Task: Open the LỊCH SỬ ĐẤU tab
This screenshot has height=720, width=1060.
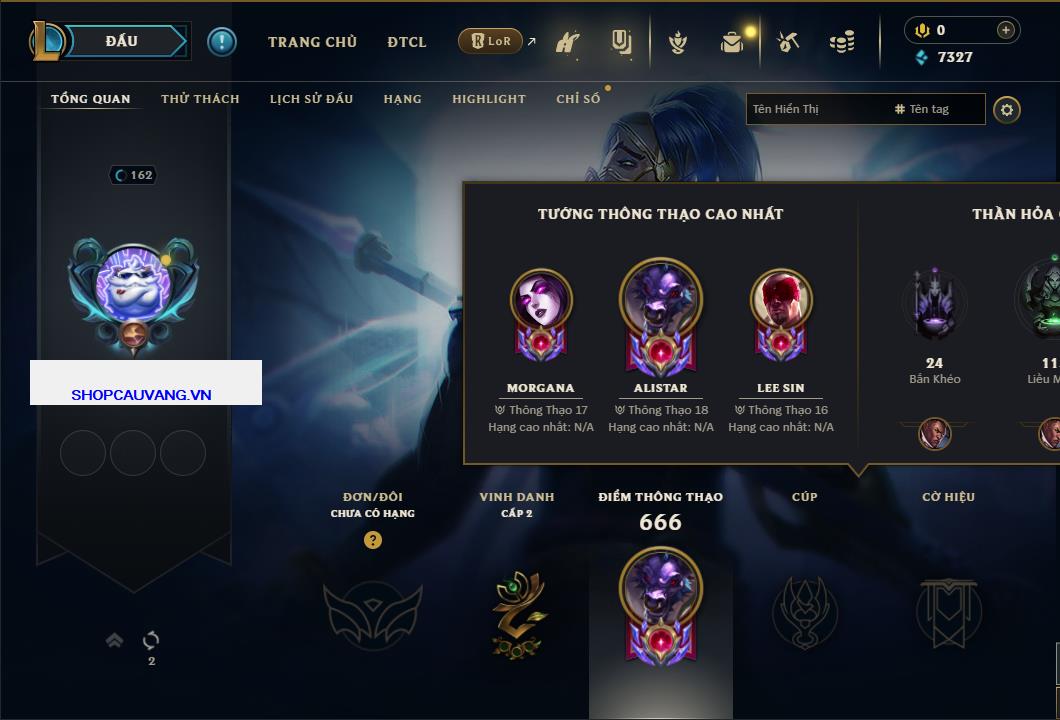Action: point(311,99)
